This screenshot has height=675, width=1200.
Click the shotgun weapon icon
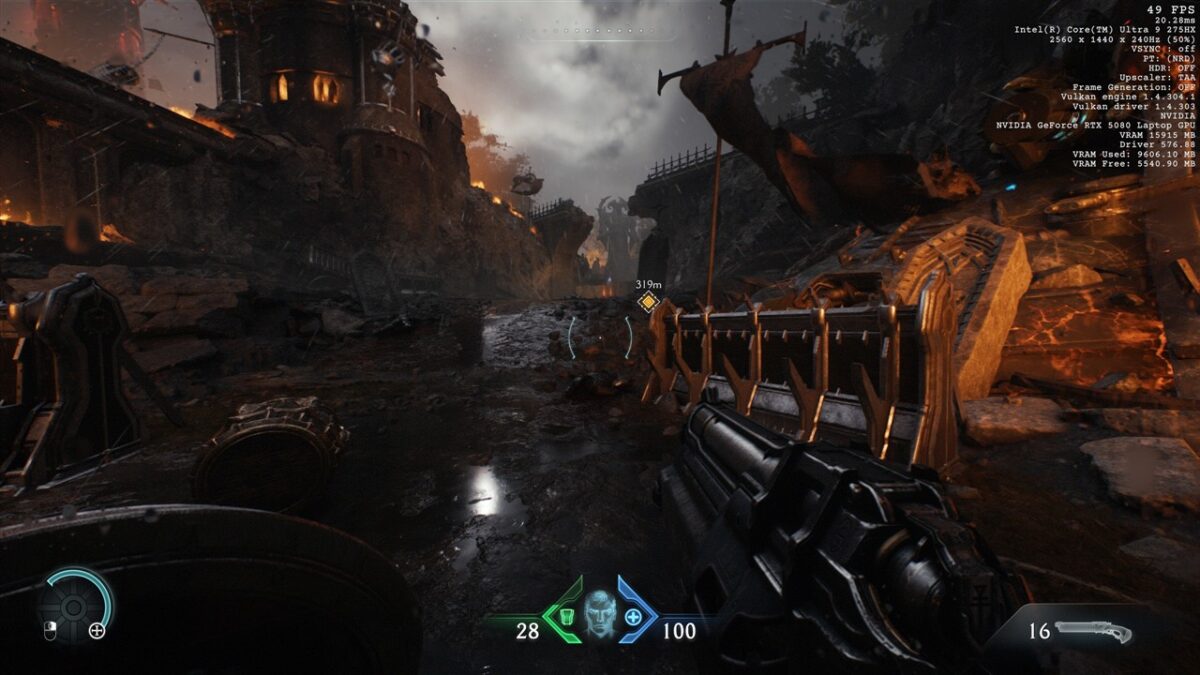[1093, 631]
